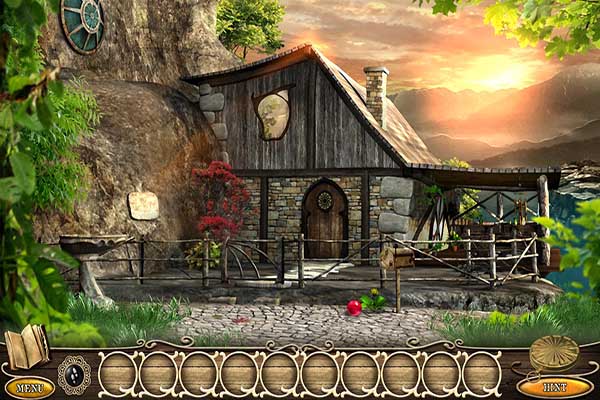600x400 pixels.
Task: Click the ornate amulet medallion icon
Action: (x=73, y=374)
